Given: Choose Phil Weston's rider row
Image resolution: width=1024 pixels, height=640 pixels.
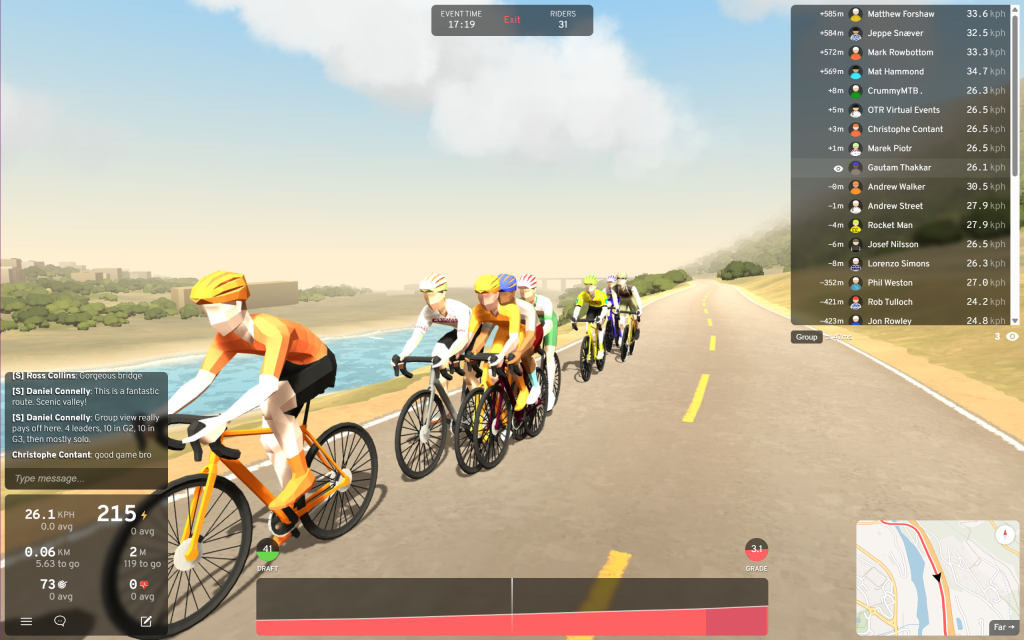Looking at the screenshot, I should click(x=900, y=283).
